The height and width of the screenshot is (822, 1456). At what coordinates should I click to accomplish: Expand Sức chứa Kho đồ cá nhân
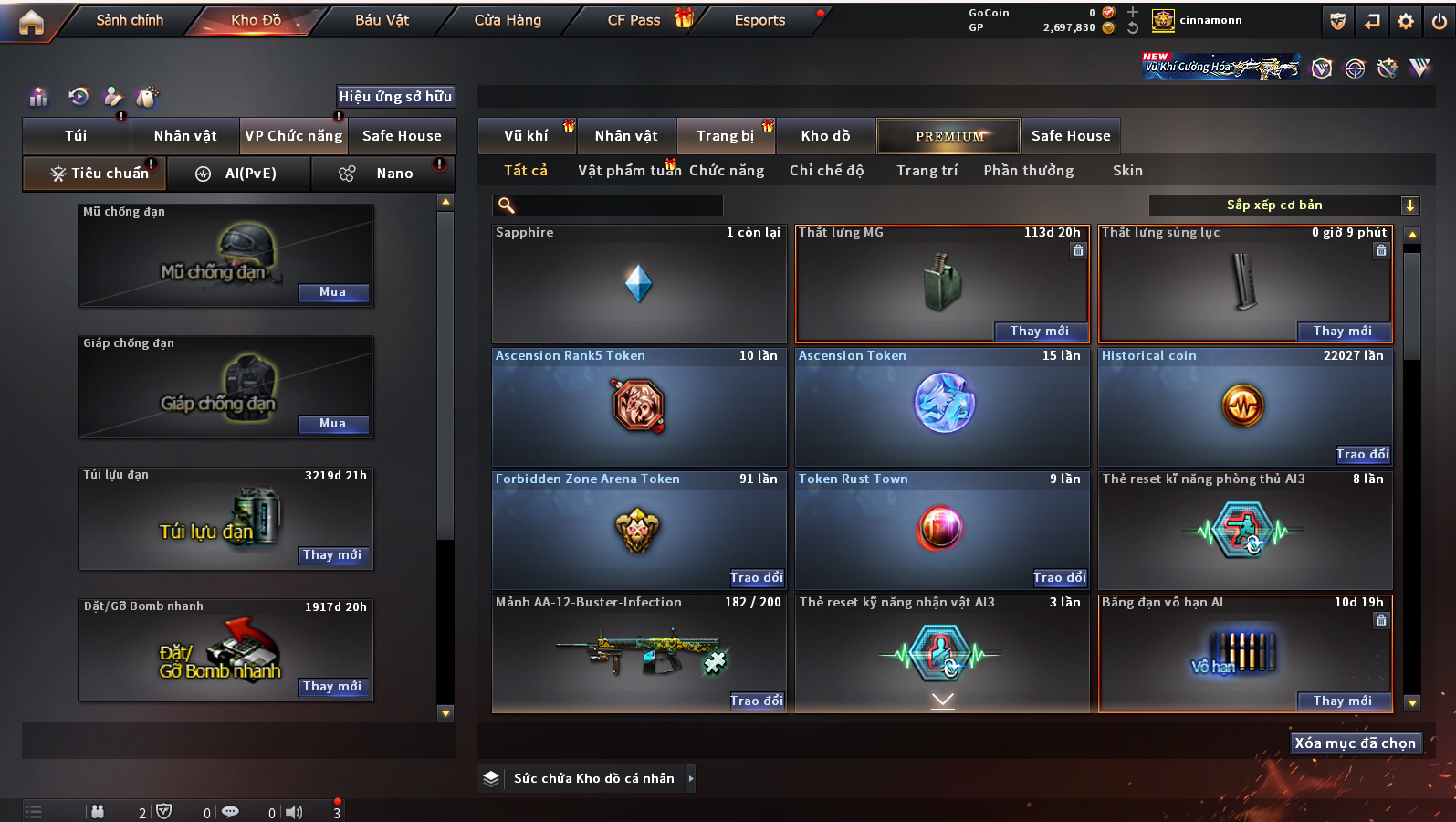coord(691,778)
